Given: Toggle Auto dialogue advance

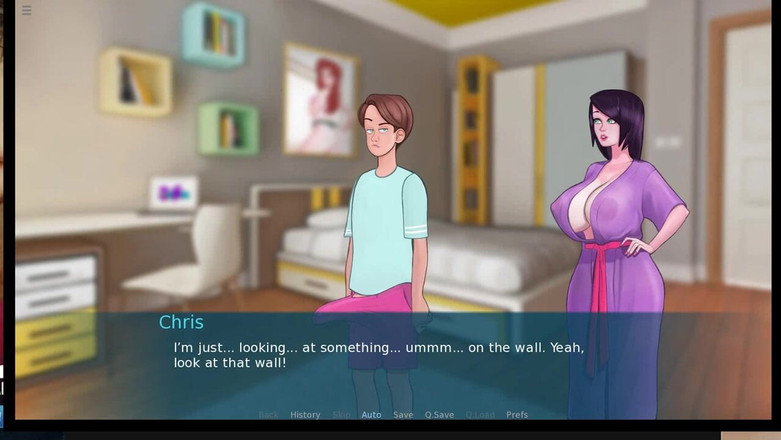Looking at the screenshot, I should tap(371, 415).
